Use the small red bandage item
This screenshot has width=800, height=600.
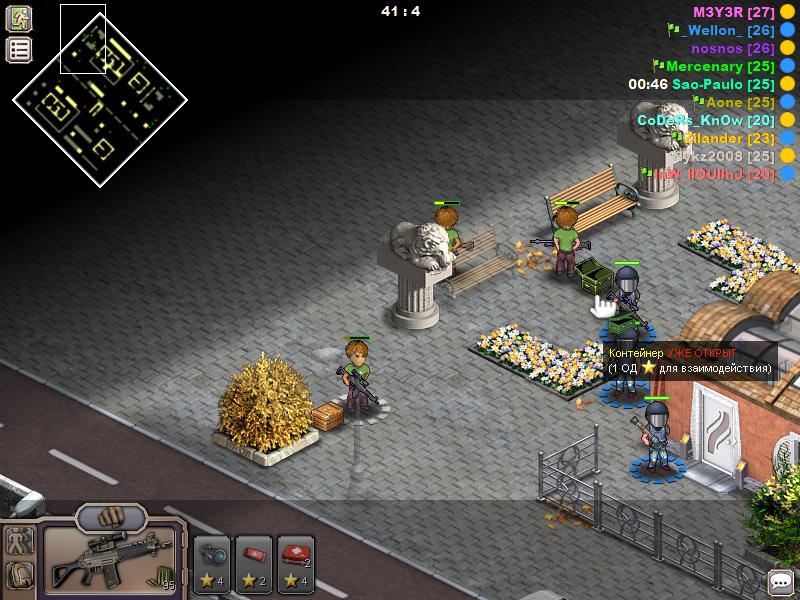(x=254, y=560)
